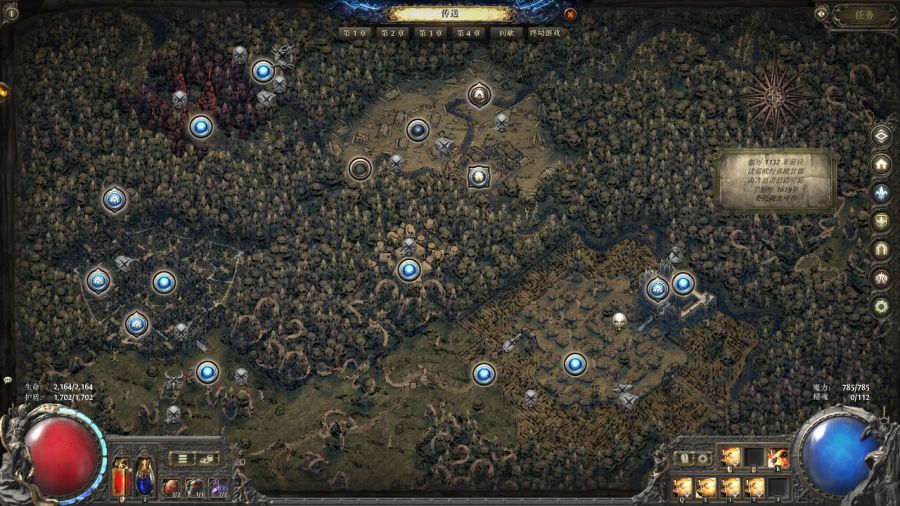The width and height of the screenshot is (900, 506).
Task: Open the 间歇 interlude tab
Action: tap(506, 33)
